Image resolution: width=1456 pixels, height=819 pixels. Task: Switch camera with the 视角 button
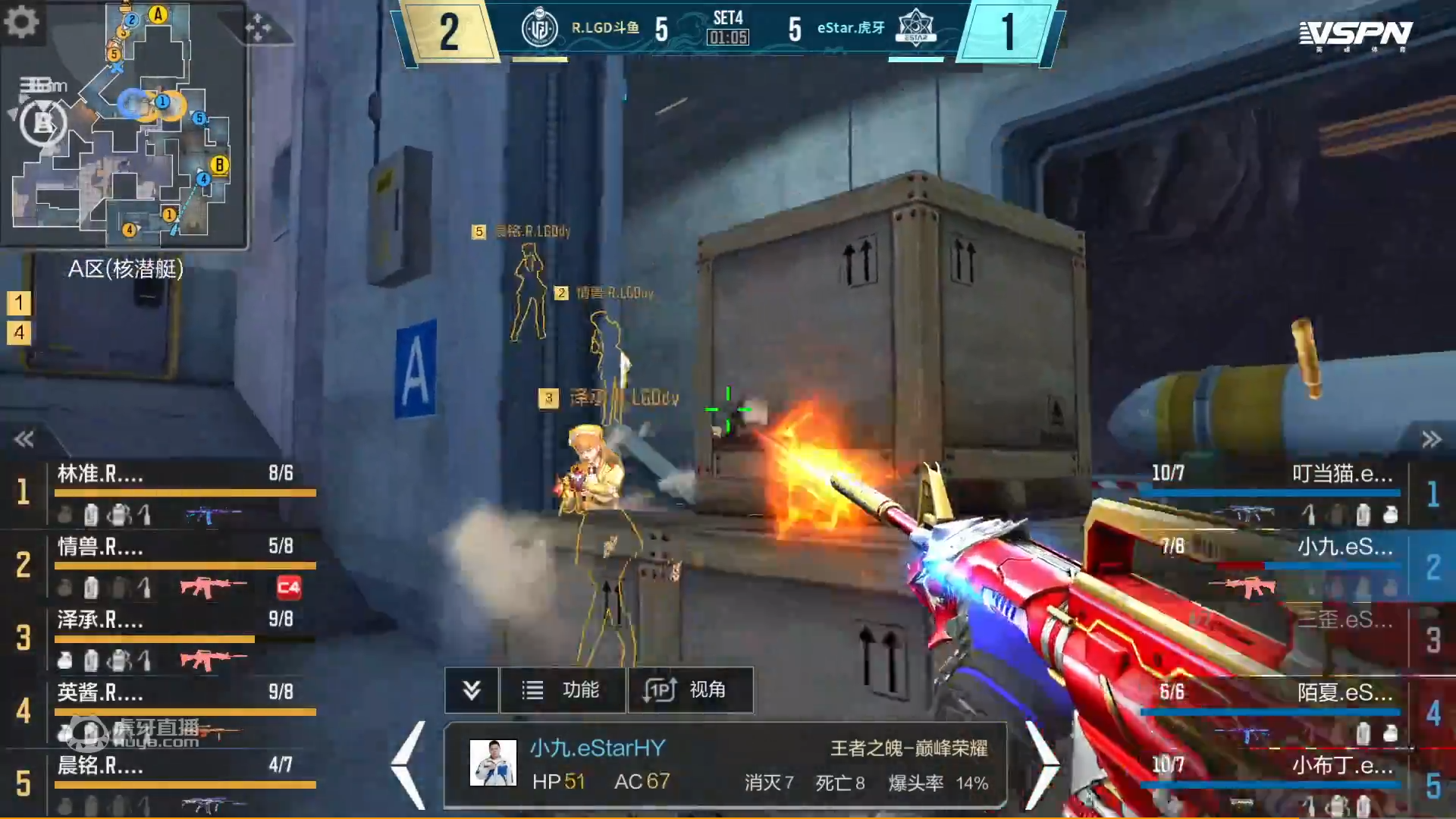pos(690,690)
